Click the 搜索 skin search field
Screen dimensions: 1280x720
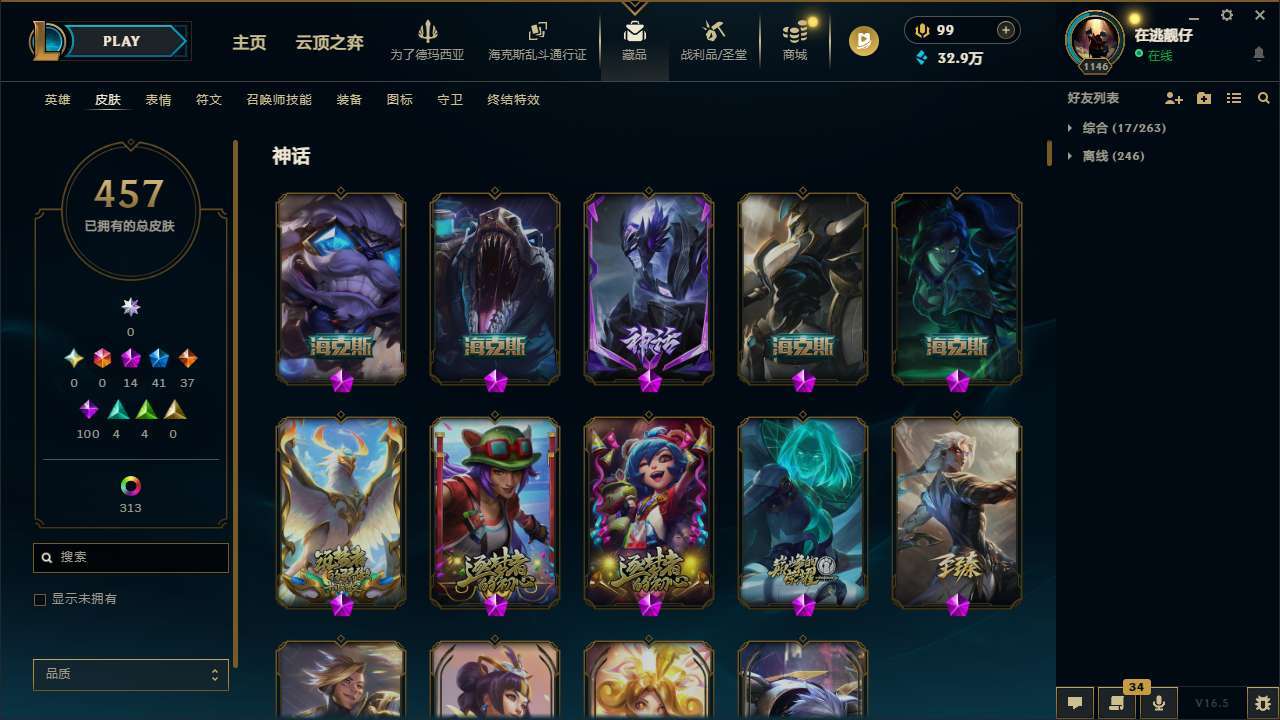(130, 557)
